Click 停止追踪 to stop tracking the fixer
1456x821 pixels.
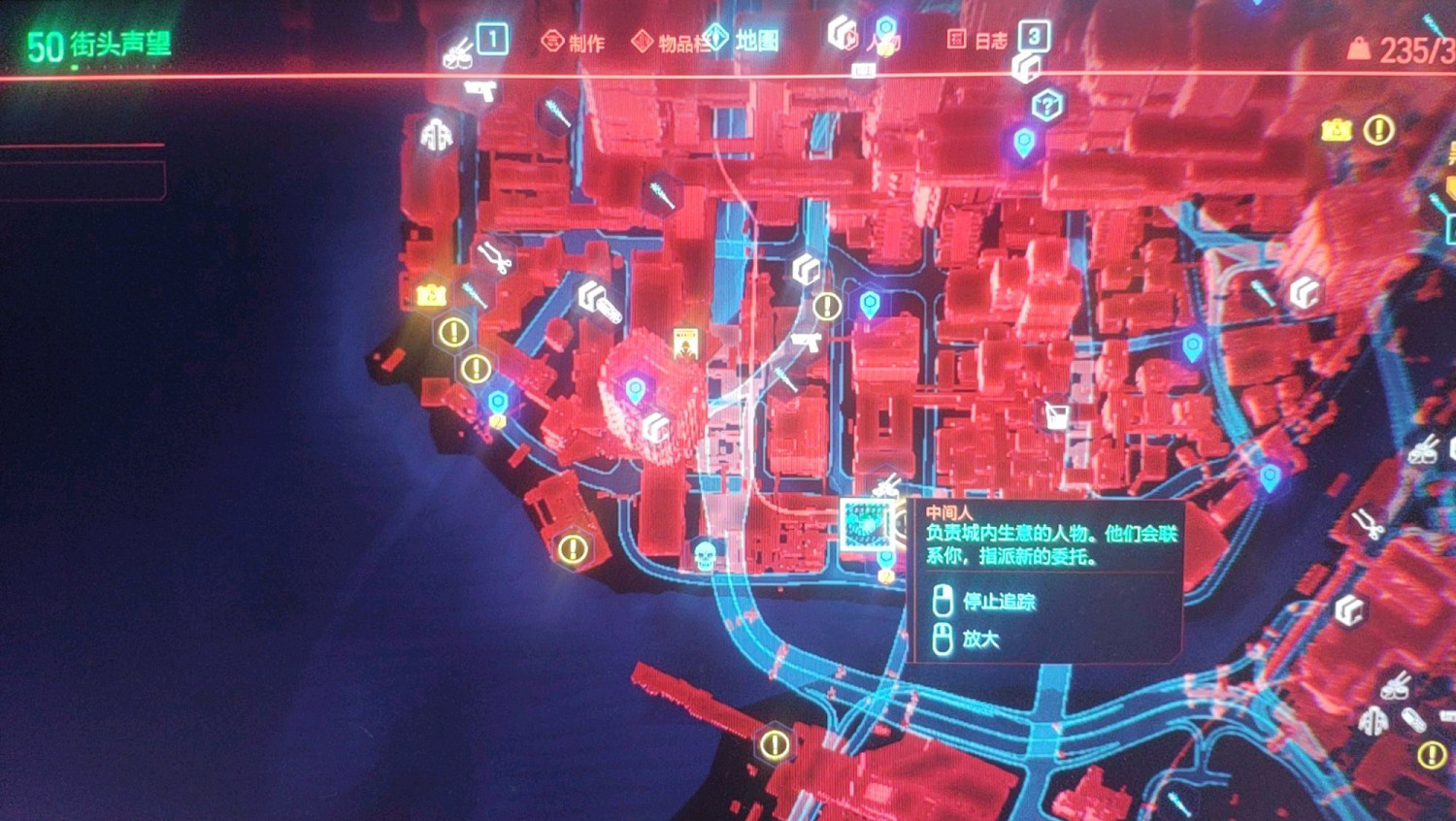pos(998,602)
